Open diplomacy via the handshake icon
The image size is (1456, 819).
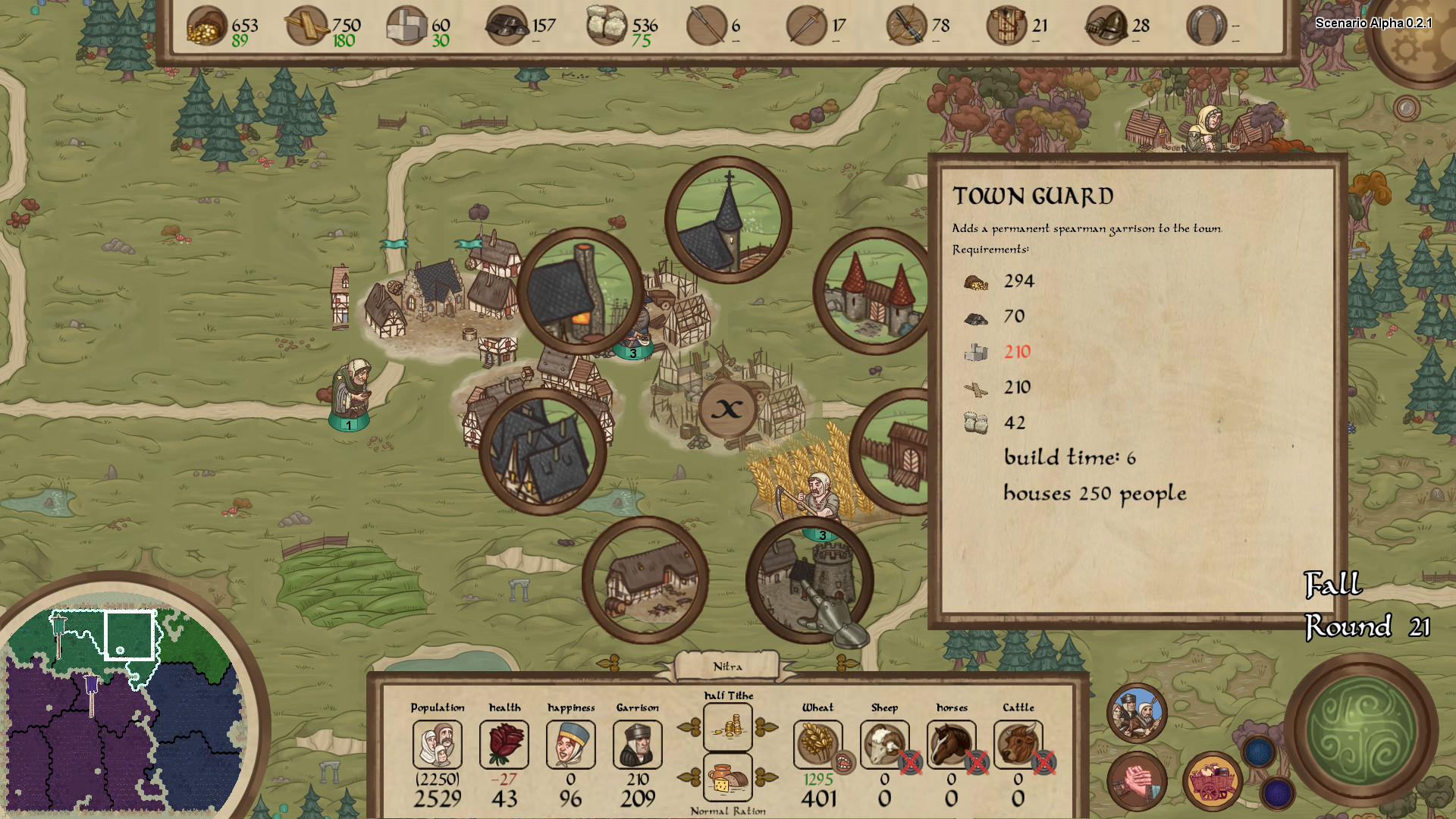pos(1137,781)
